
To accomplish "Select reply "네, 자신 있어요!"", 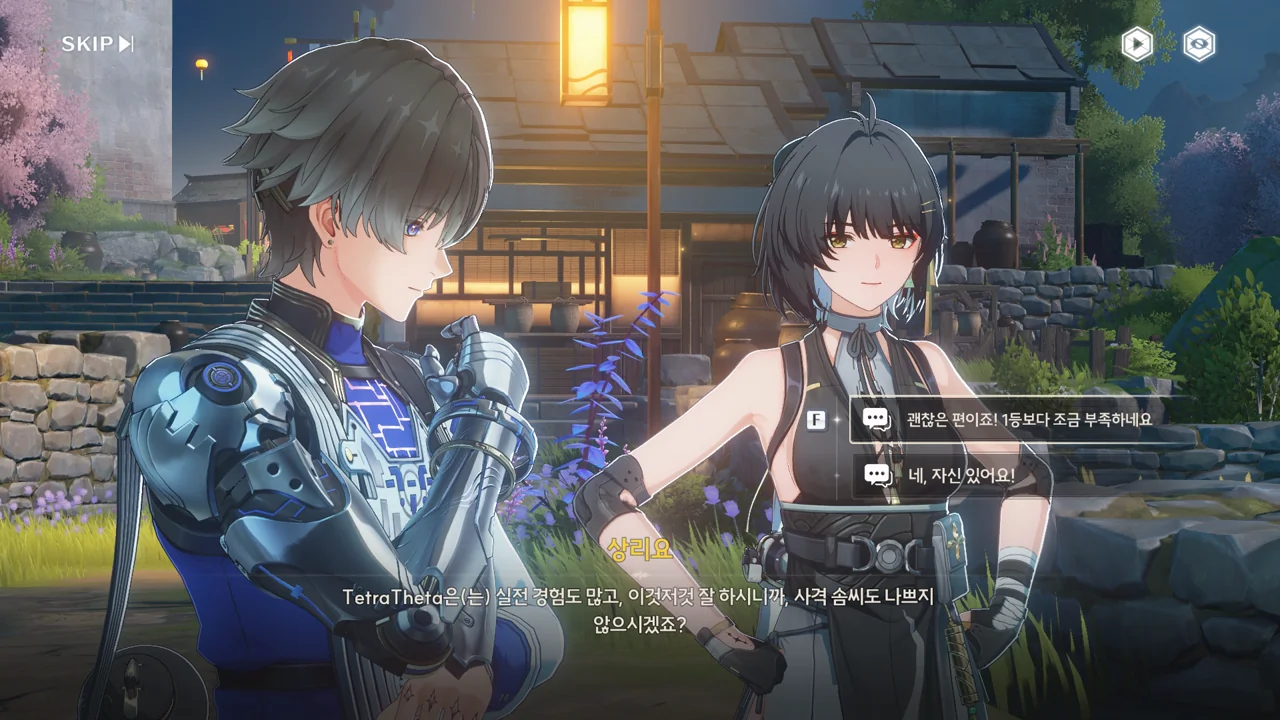I will click(x=960, y=476).
